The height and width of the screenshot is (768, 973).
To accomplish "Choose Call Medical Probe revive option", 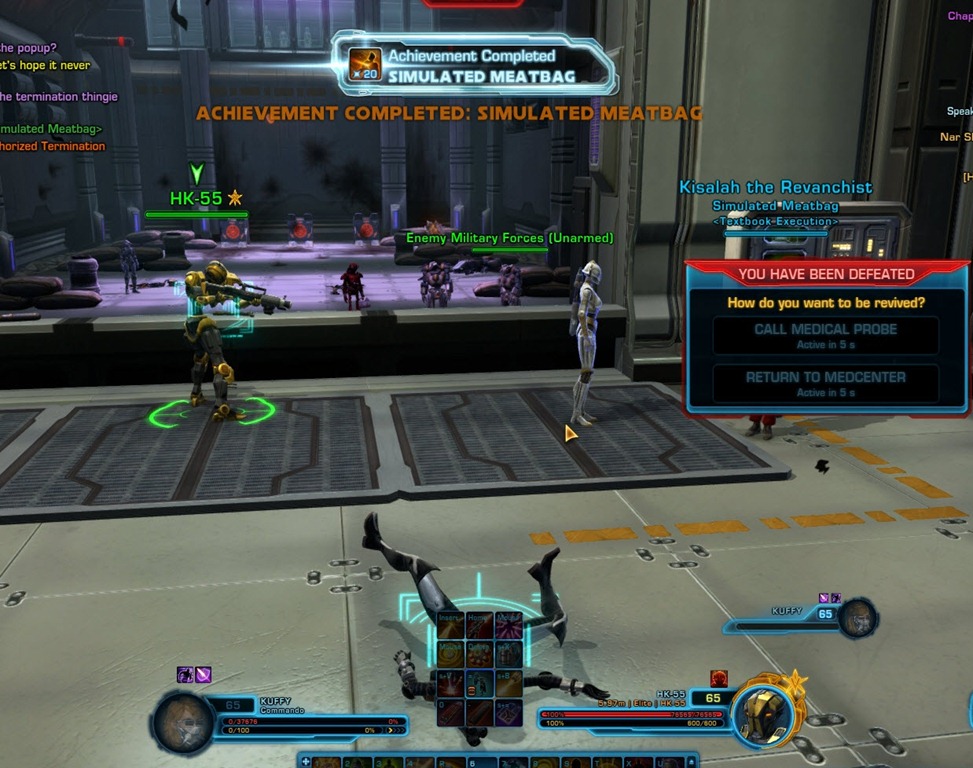I will pyautogui.click(x=825, y=335).
